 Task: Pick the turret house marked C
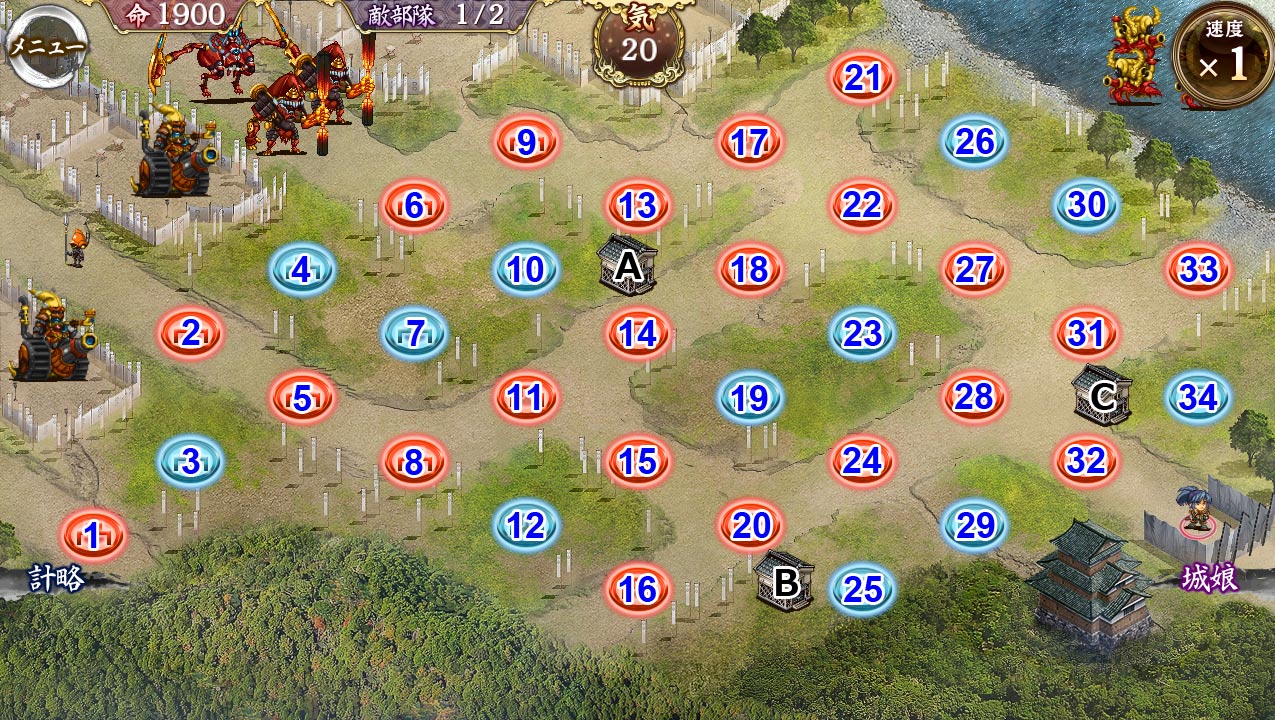1102,396
